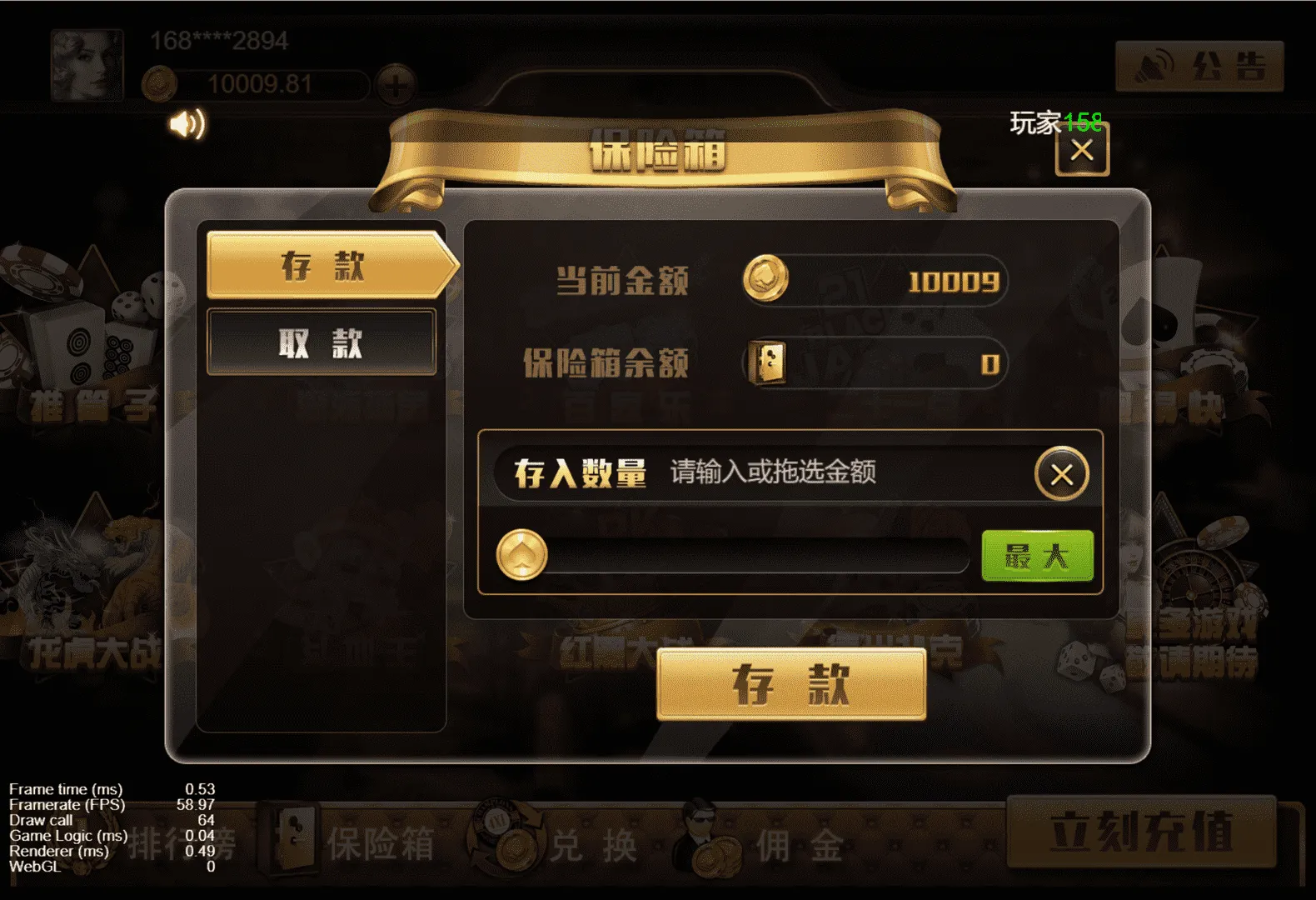
Task: Clear the deposit amount with the X icon
Action: click(1062, 473)
